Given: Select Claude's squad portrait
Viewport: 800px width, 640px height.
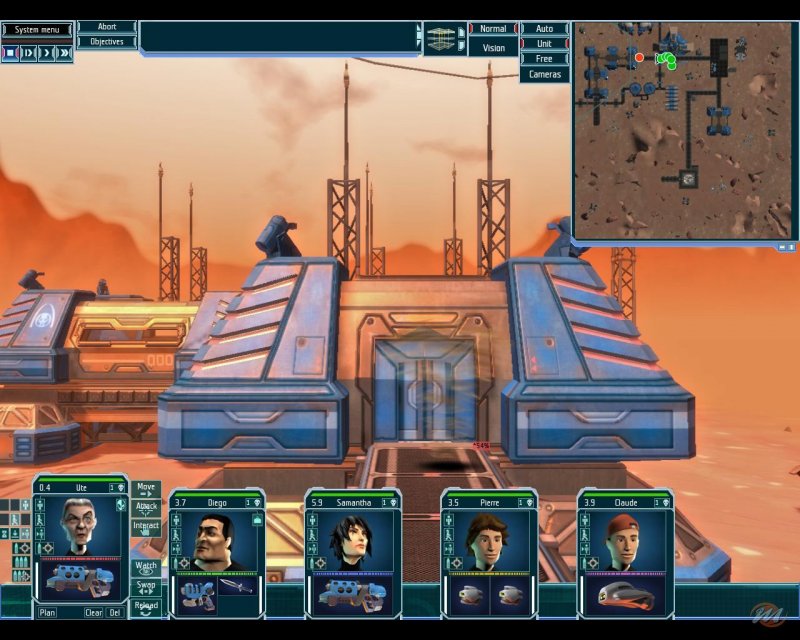Looking at the screenshot, I should click(625, 541).
